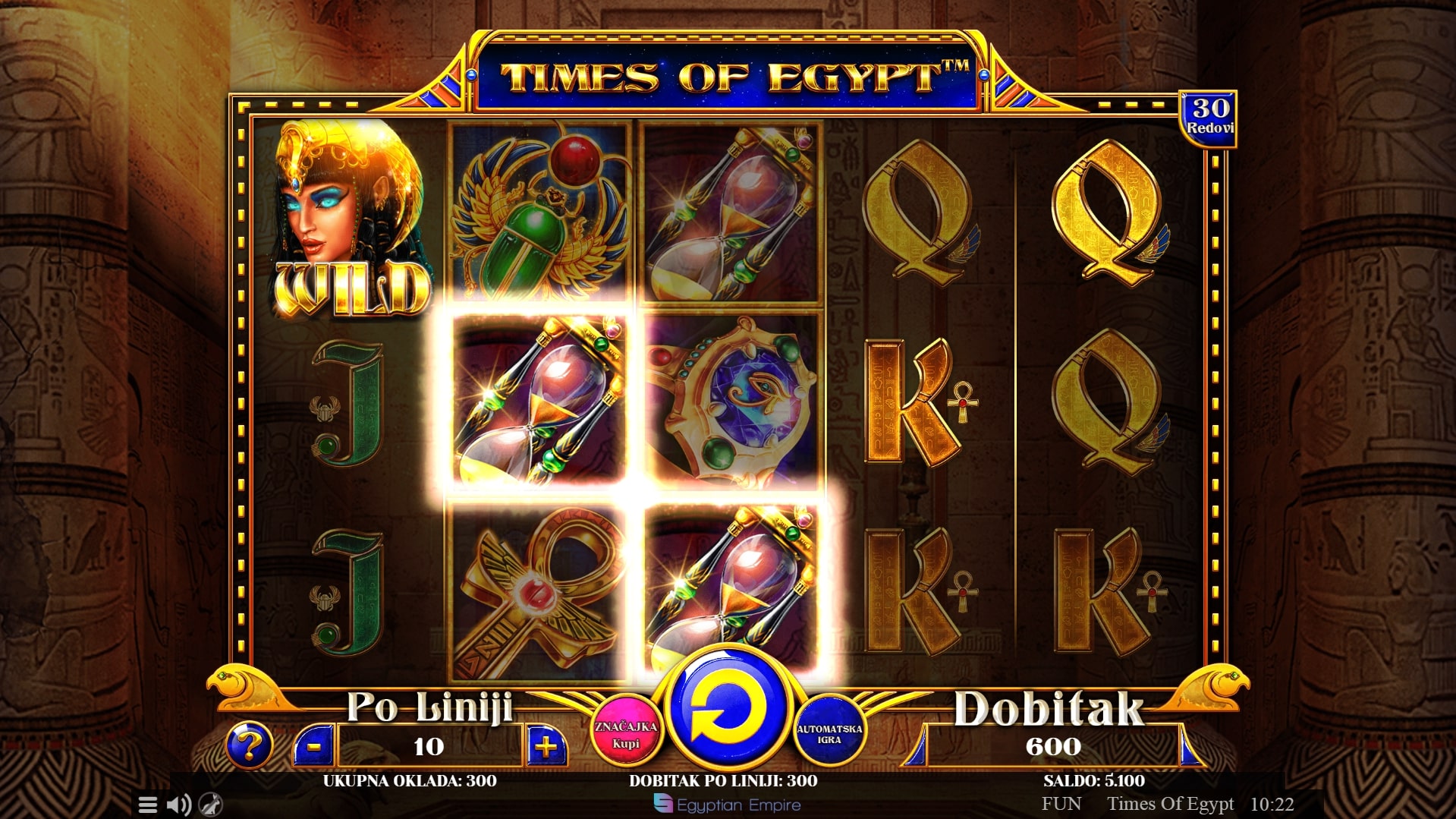1456x819 pixels.
Task: Decrease the Po Liniji bet with minus
Action: tap(313, 746)
